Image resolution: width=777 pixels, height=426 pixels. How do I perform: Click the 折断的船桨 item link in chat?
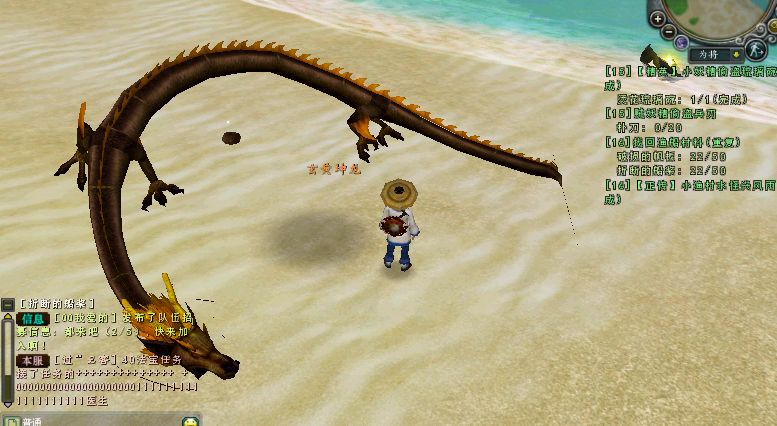tap(57, 302)
